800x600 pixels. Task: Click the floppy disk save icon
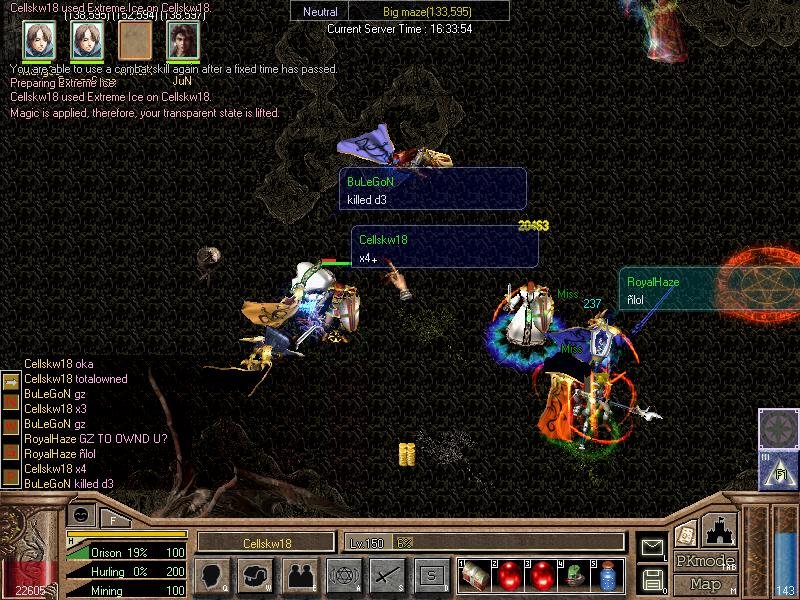pyautogui.click(x=652, y=578)
